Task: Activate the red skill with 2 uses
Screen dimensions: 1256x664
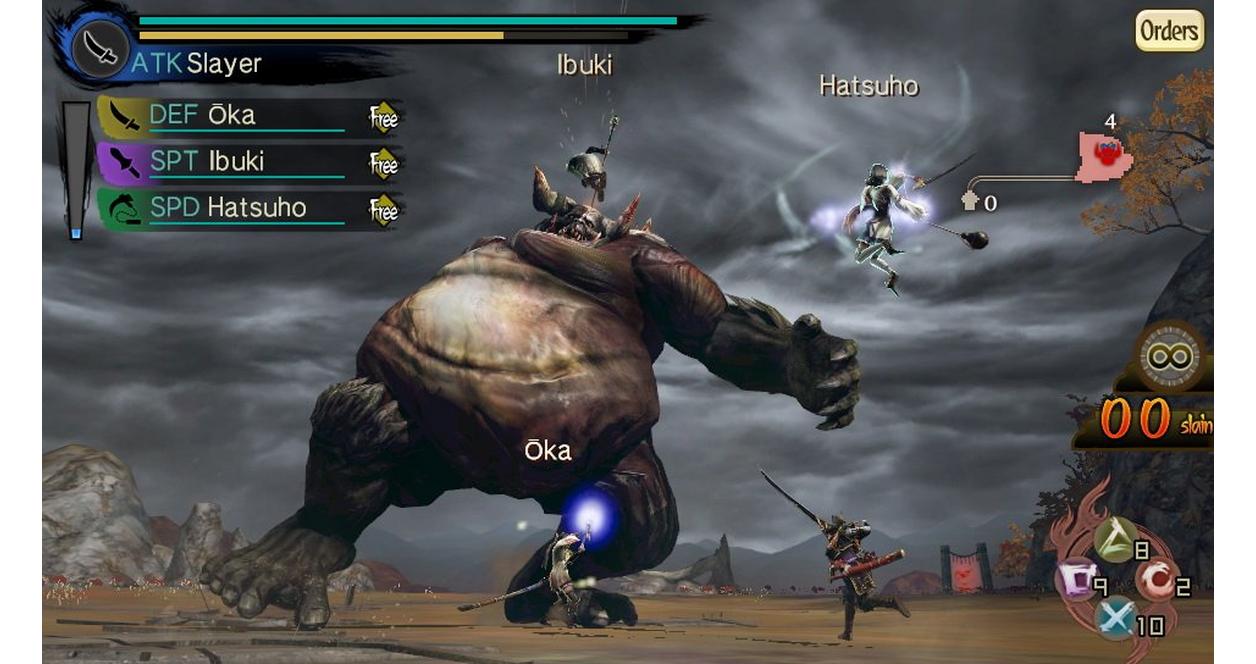Action: tap(1155, 578)
